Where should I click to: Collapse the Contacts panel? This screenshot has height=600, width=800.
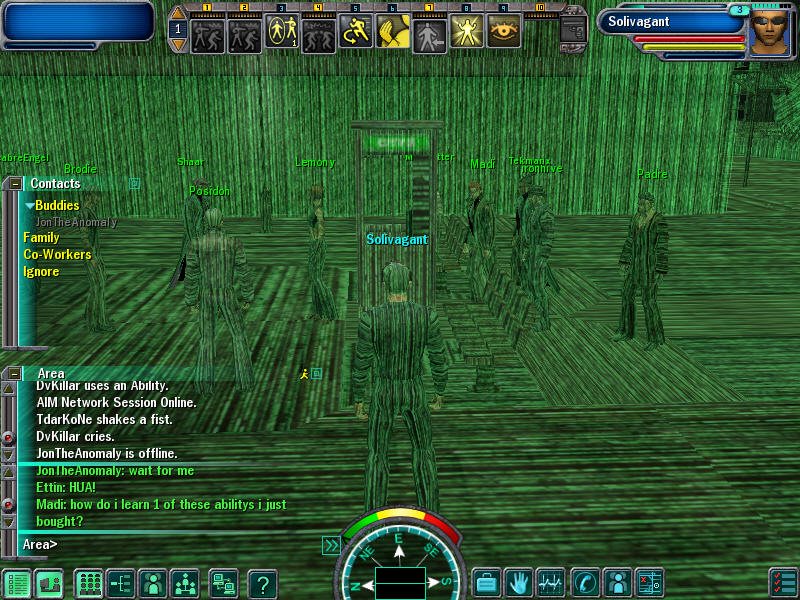15,184
